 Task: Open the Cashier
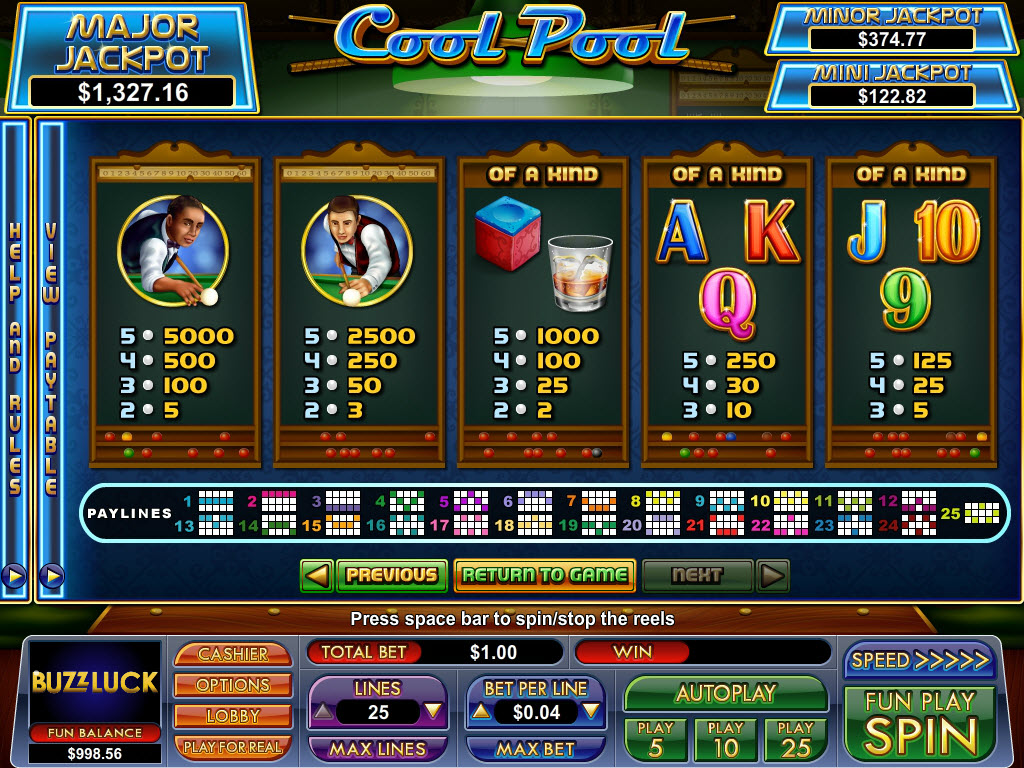pos(233,654)
